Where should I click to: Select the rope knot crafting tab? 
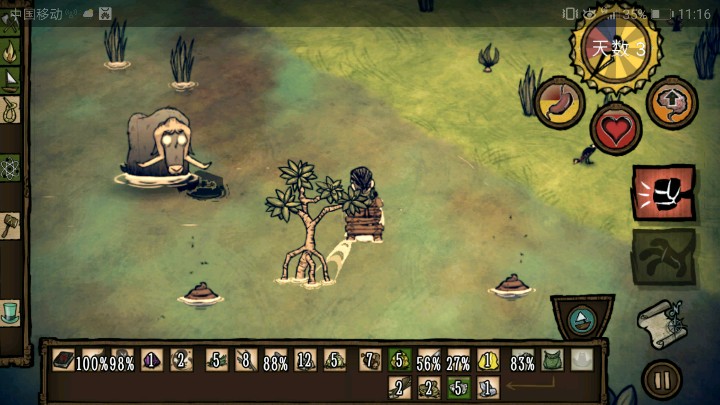[11, 108]
